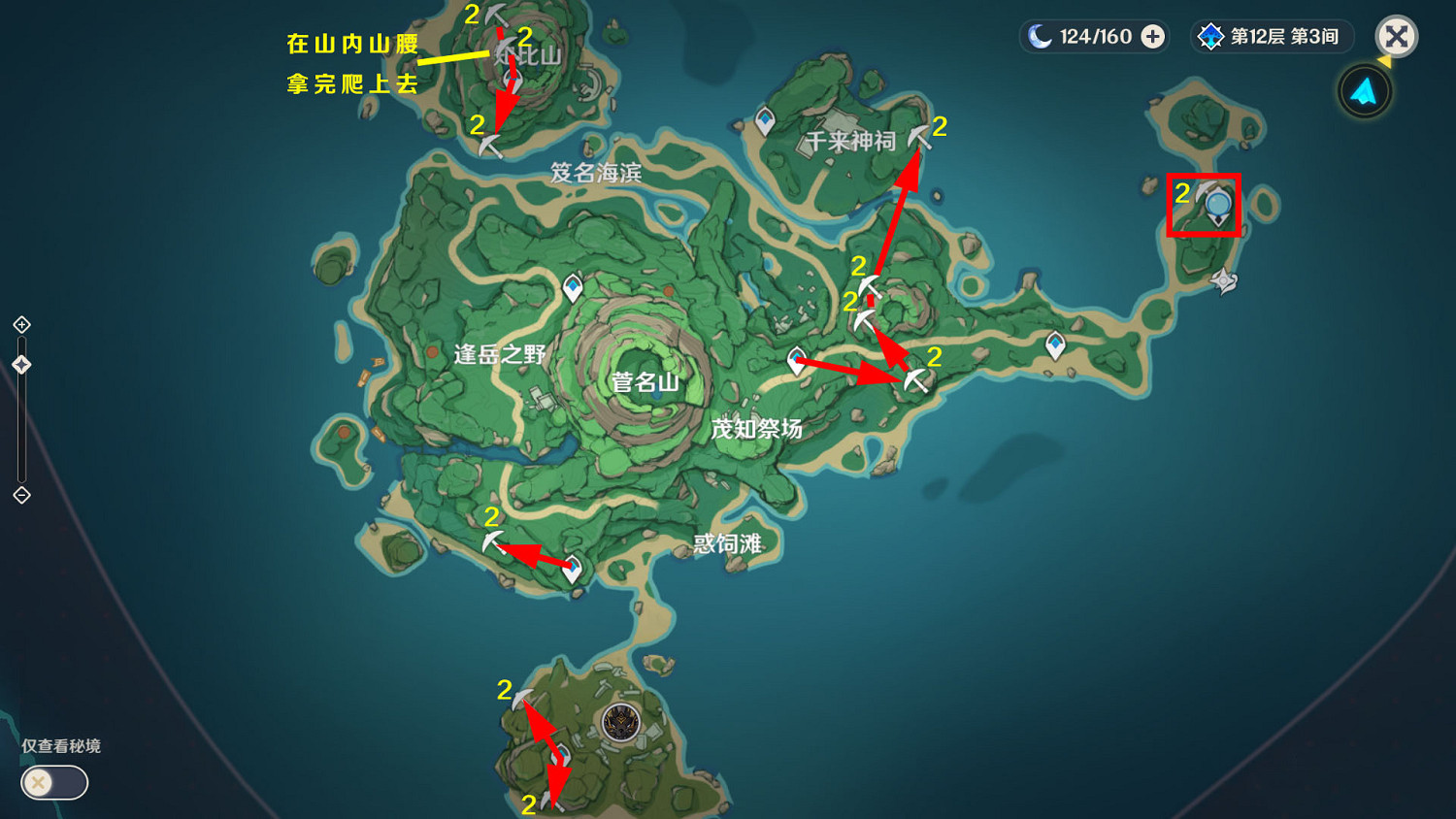
Task: Click the blue navigation arrow compass
Action: click(x=1364, y=89)
